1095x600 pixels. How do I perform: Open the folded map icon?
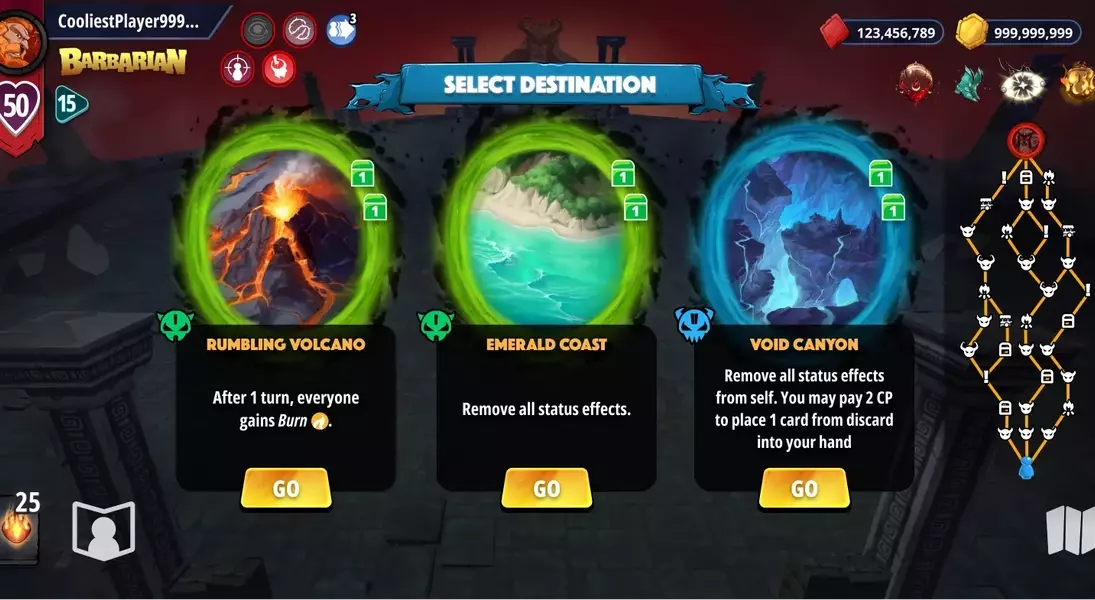1069,530
